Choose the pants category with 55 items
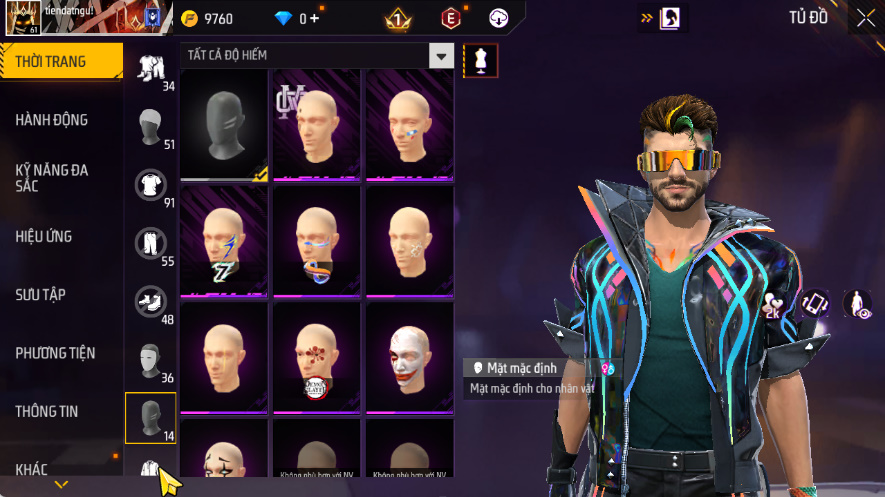885x497 pixels. pos(150,242)
